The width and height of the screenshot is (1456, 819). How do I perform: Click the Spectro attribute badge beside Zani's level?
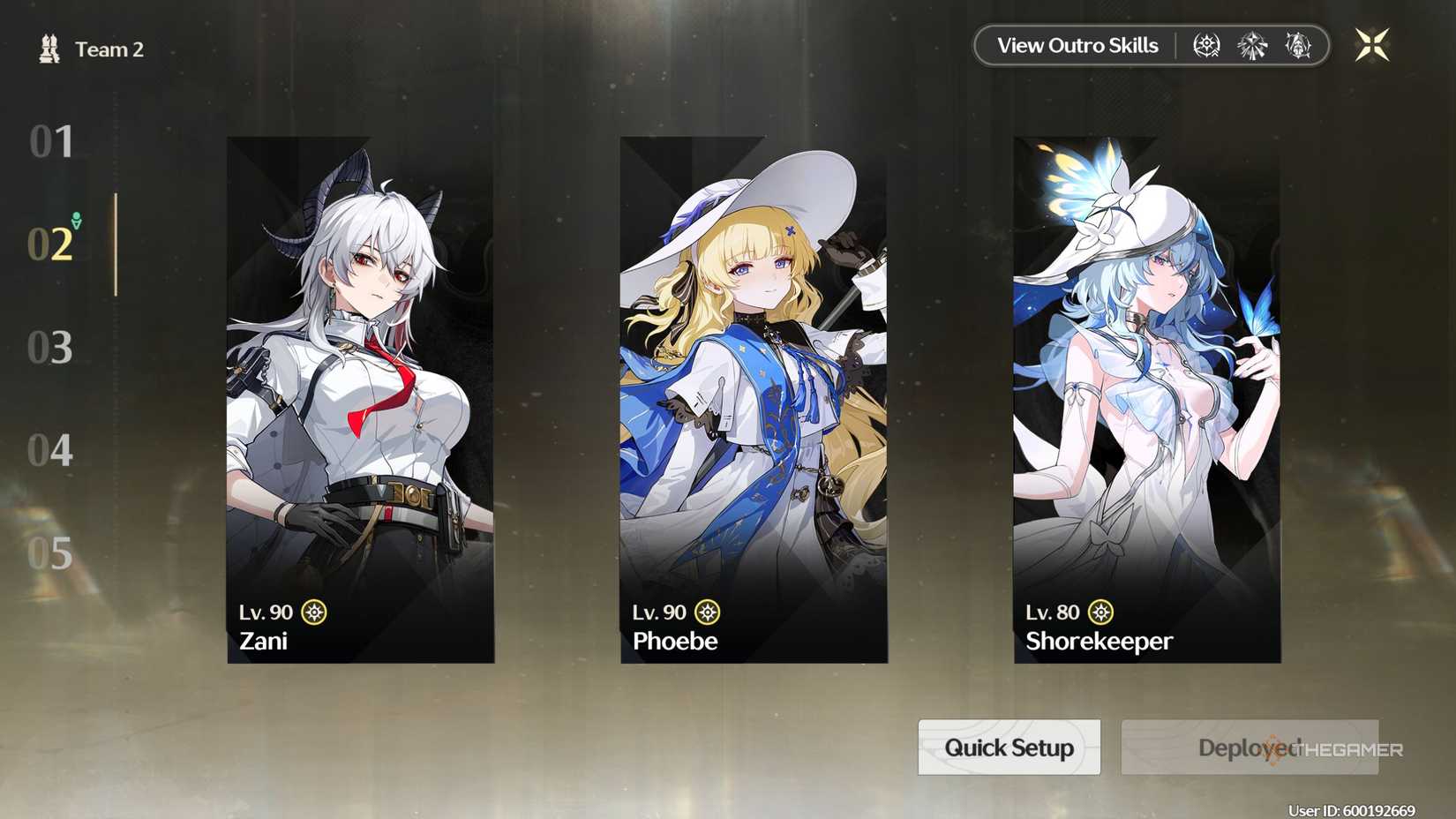click(x=317, y=611)
